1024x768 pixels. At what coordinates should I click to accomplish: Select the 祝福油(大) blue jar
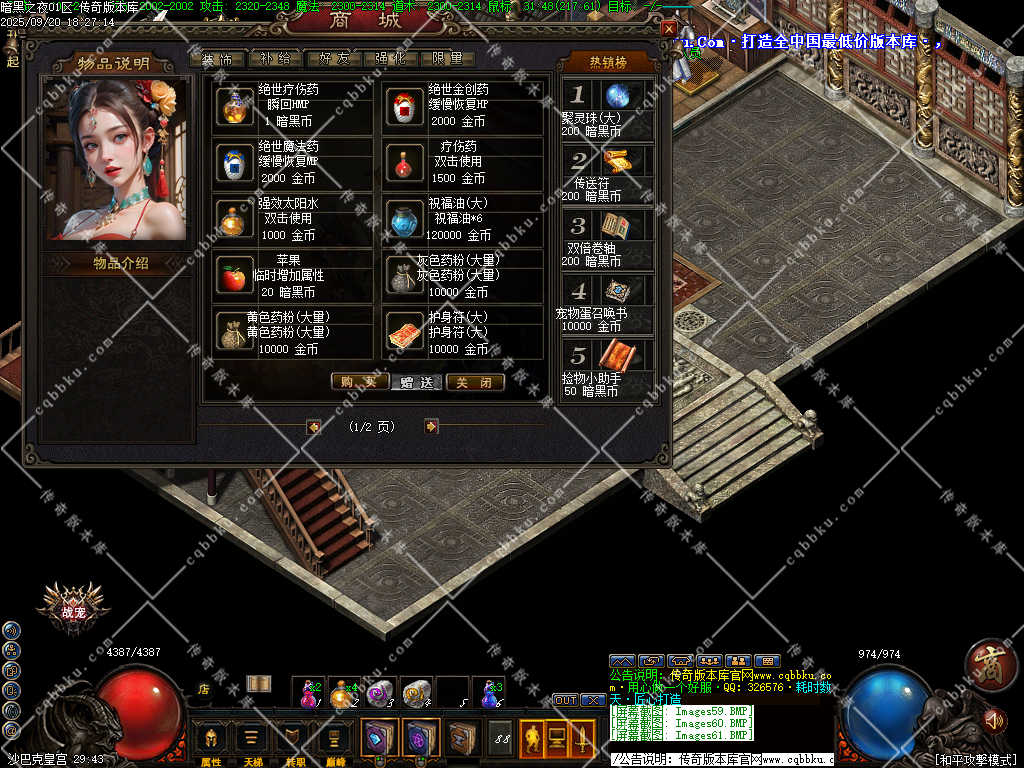click(x=404, y=219)
